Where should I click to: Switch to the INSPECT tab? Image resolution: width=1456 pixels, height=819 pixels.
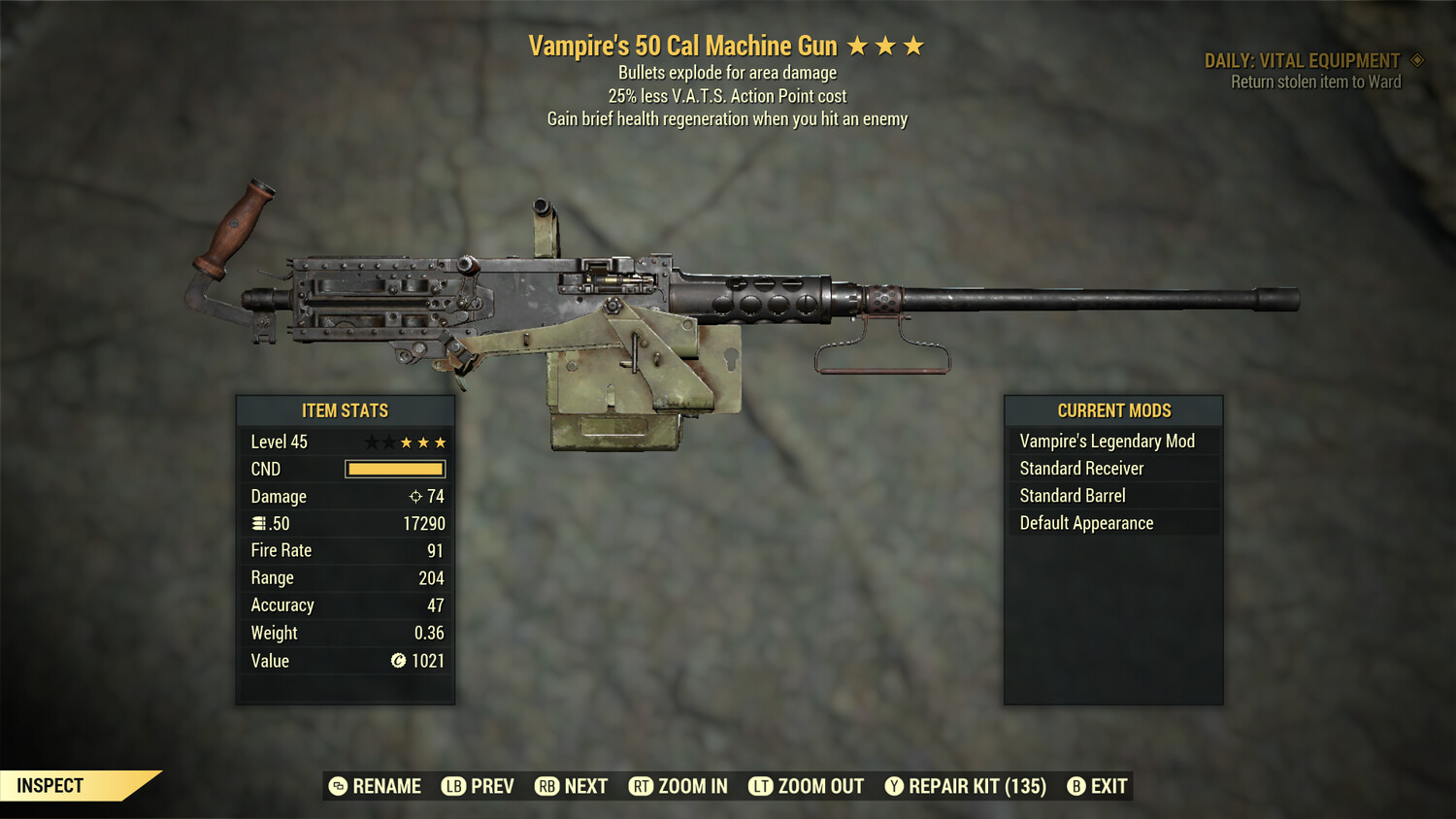[x=50, y=786]
